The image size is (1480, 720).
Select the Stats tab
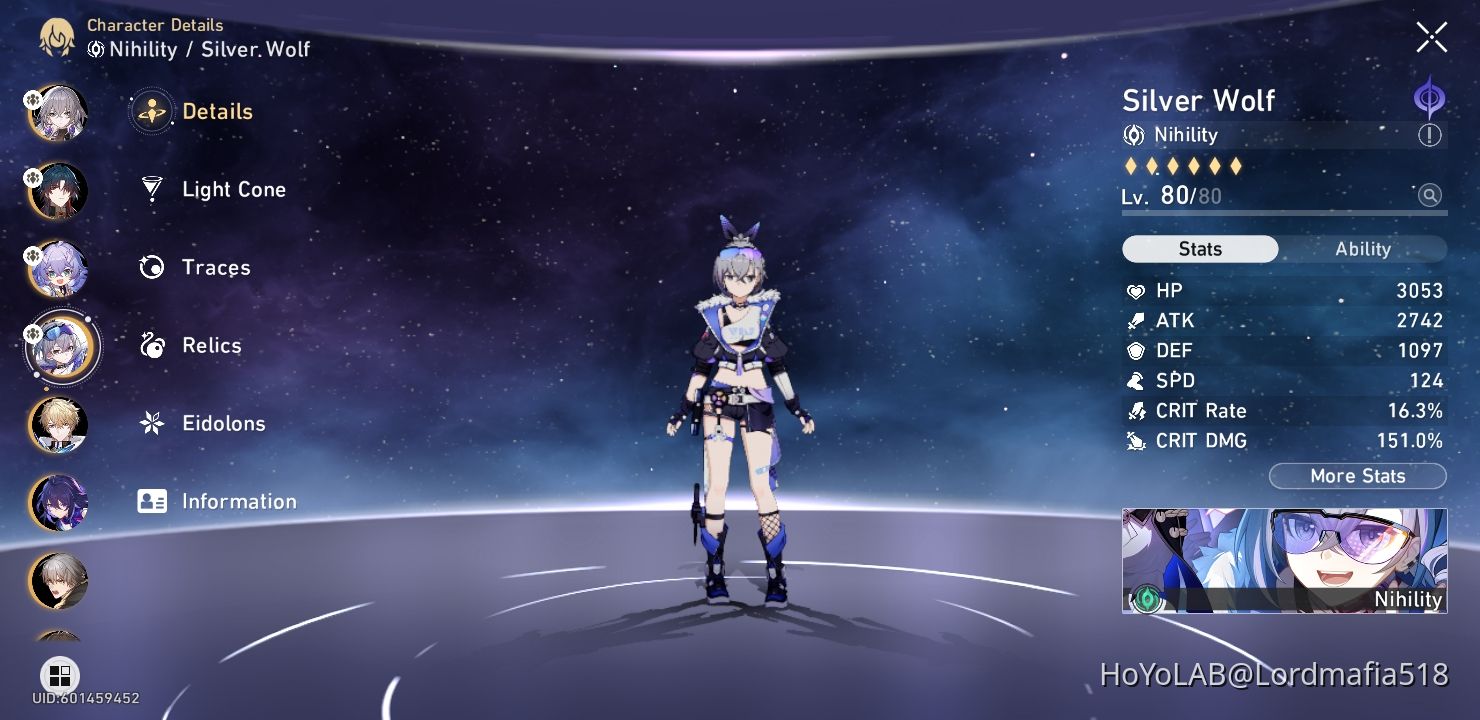(1199, 249)
